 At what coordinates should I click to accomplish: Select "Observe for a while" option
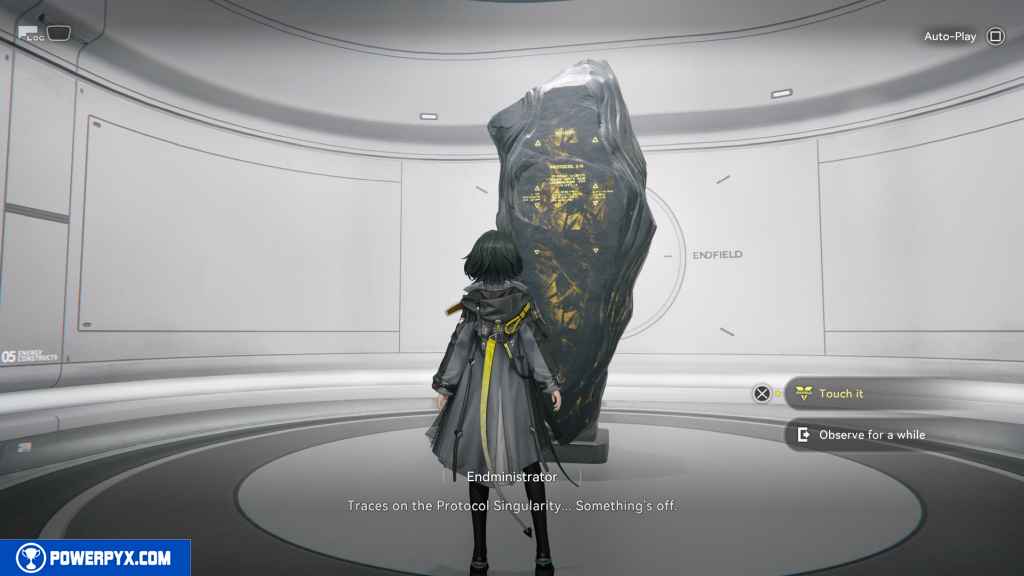pyautogui.click(x=870, y=435)
